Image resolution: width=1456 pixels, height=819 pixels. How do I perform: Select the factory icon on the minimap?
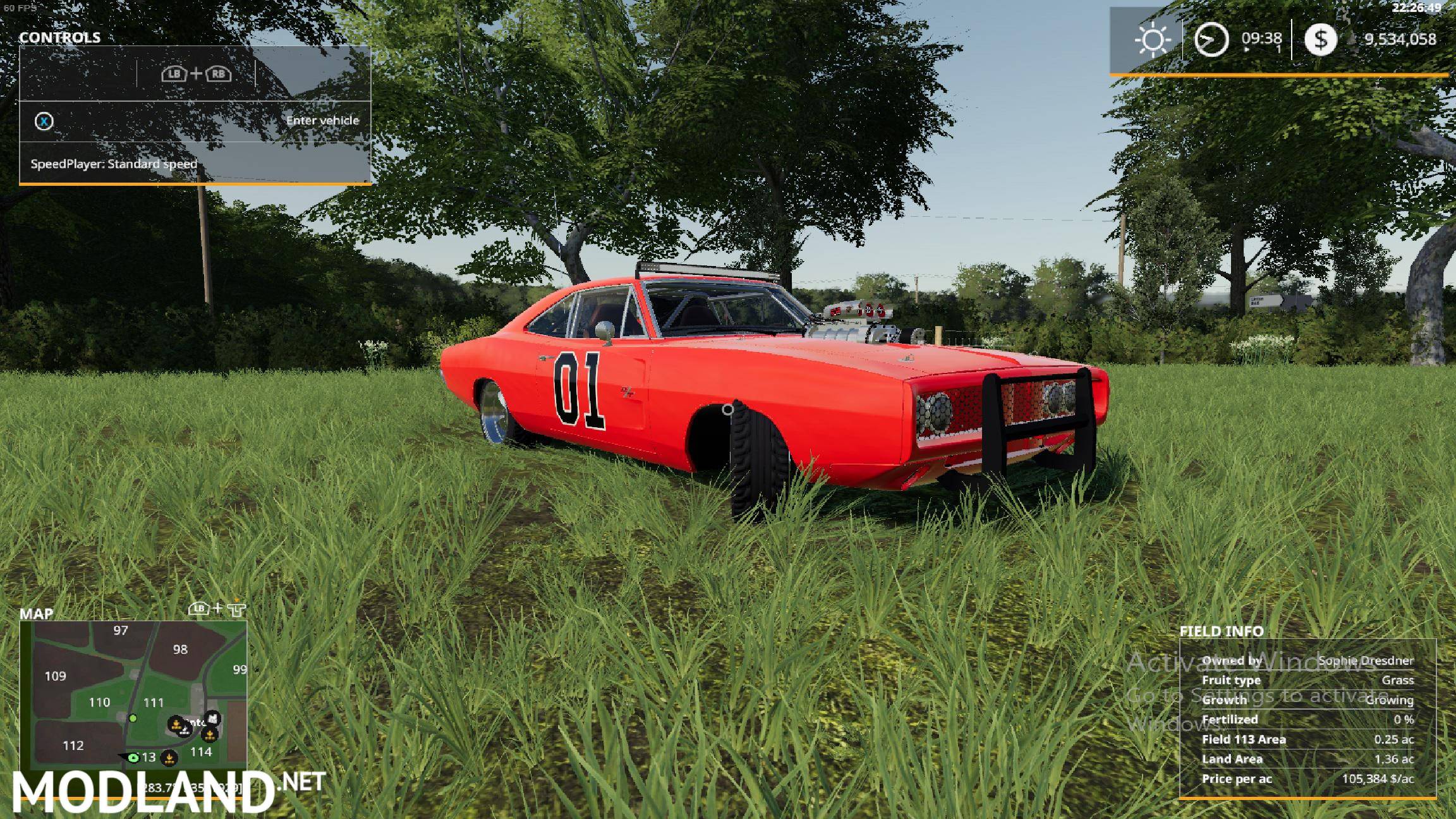[x=213, y=719]
